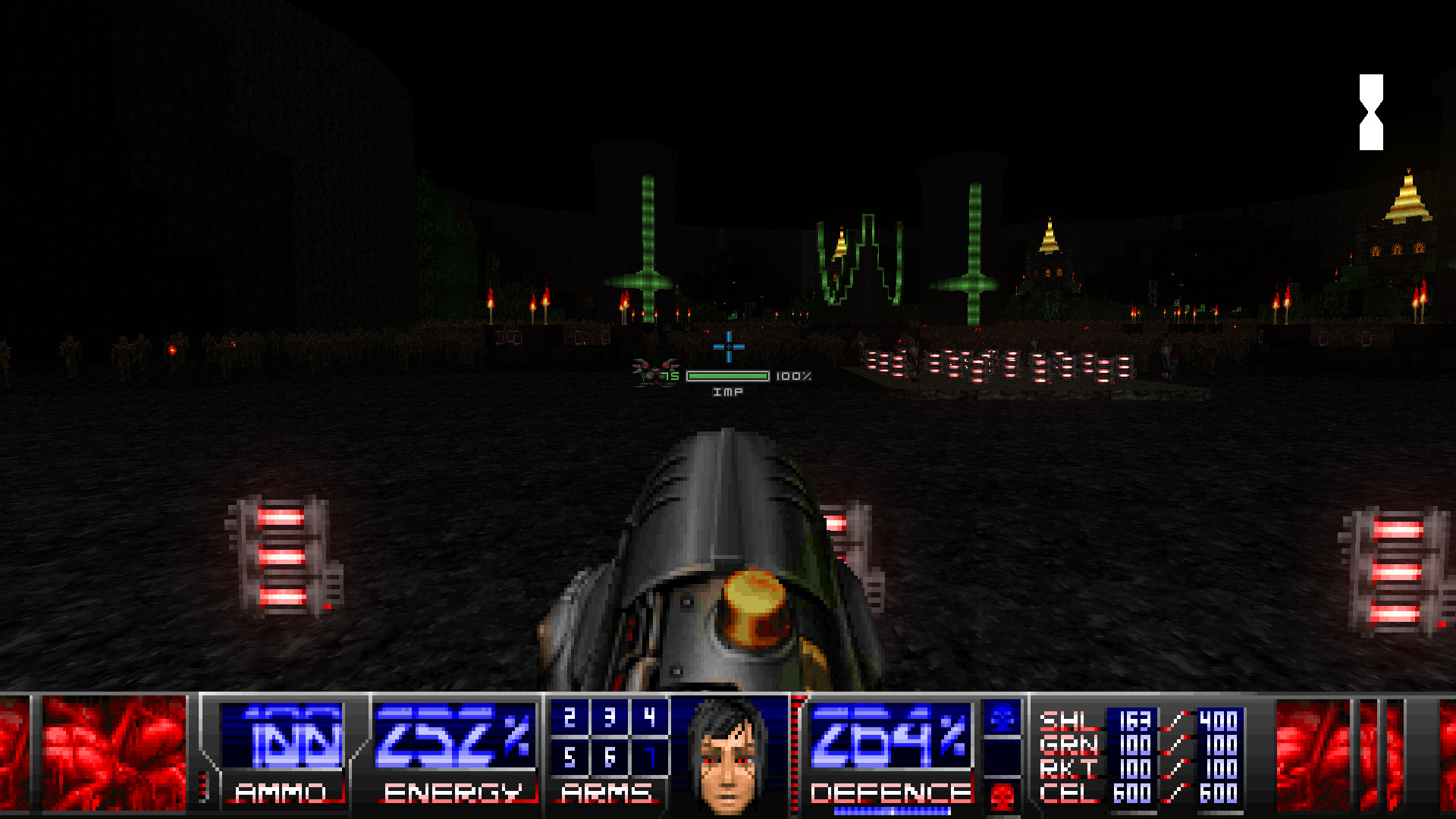Click the blue skull key icon
Screen dimensions: 1456x819
(1003, 717)
